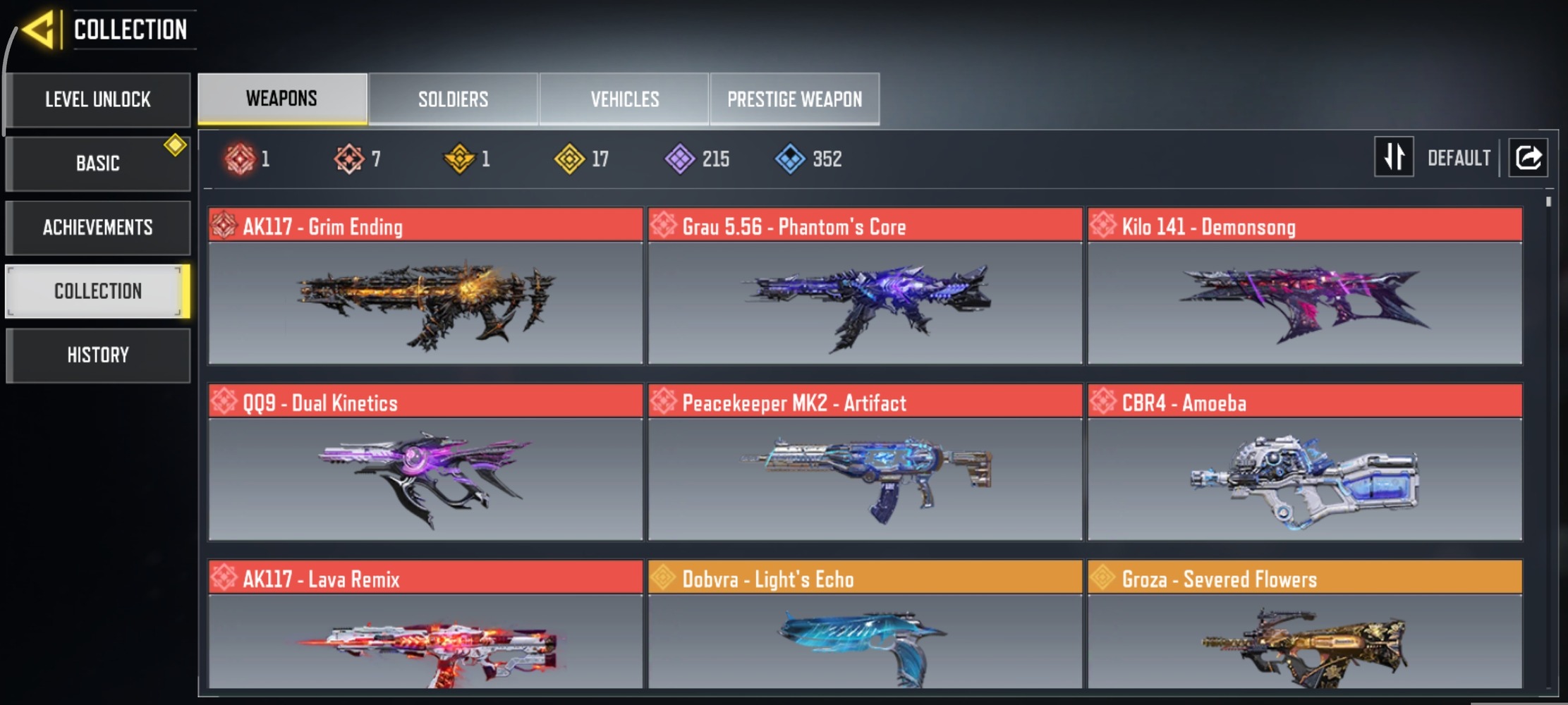Image resolution: width=1568 pixels, height=705 pixels.
Task: Toggle the Default sort order button
Action: coord(1394,157)
